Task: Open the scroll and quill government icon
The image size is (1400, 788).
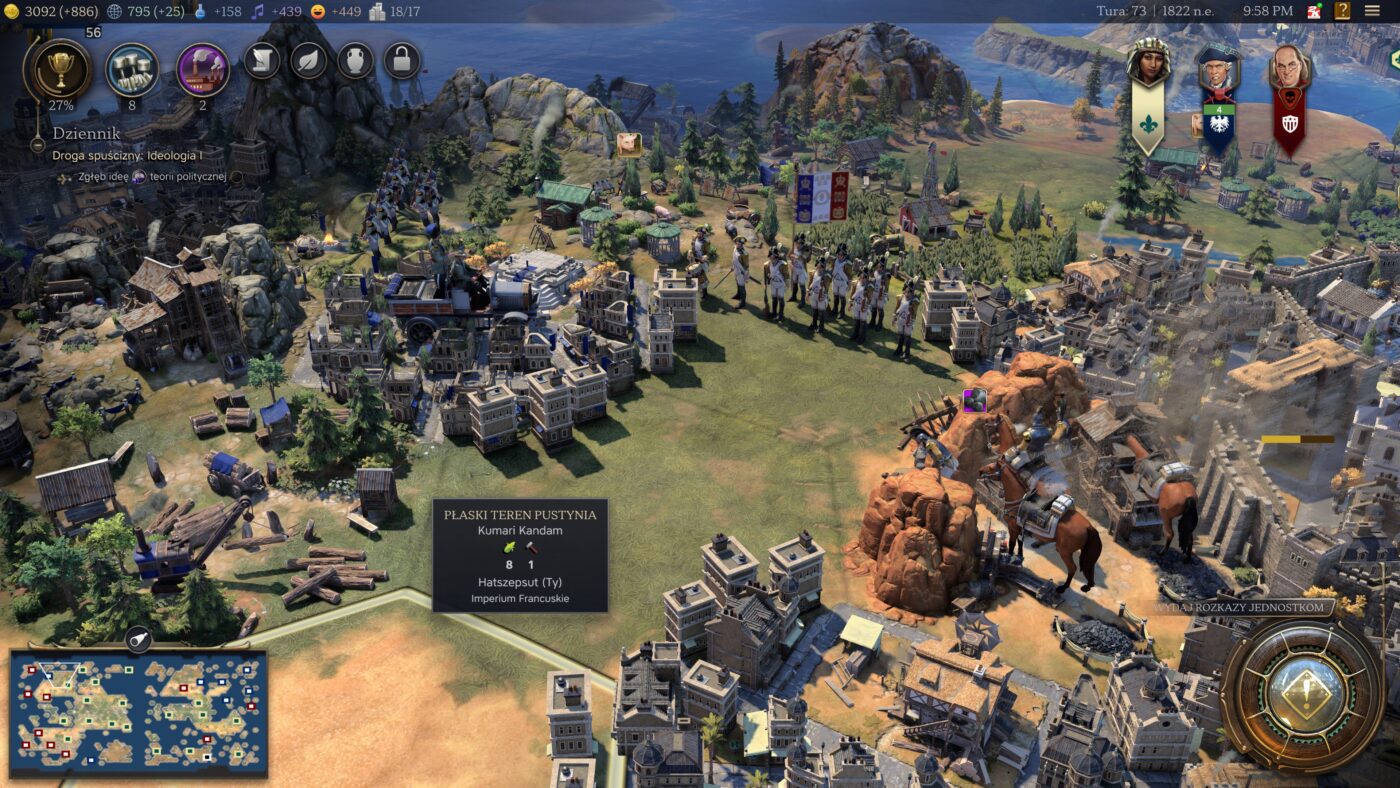Action: (x=262, y=61)
